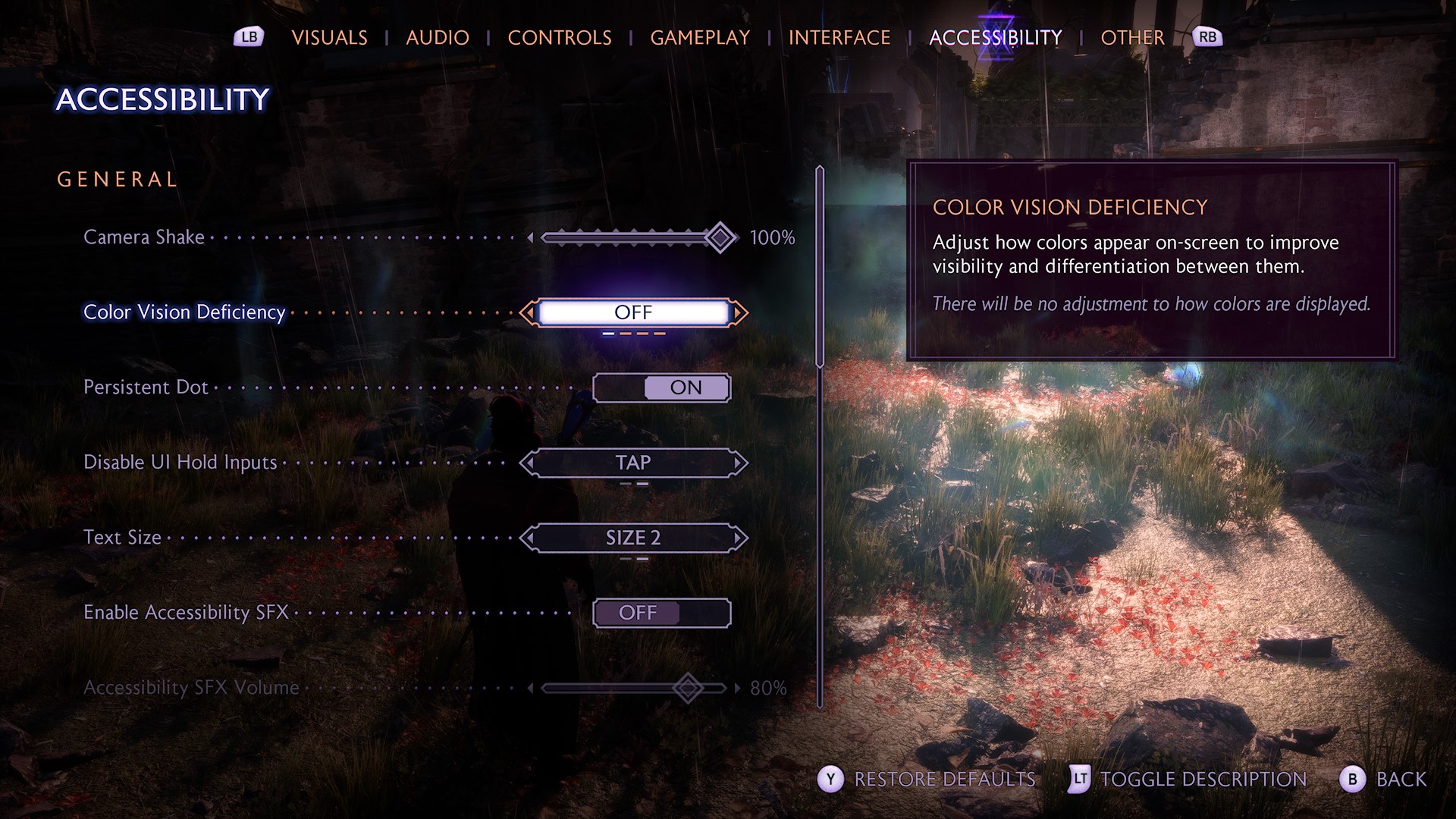Image resolution: width=1456 pixels, height=819 pixels.
Task: Open the Audio settings tab
Action: pyautogui.click(x=437, y=38)
